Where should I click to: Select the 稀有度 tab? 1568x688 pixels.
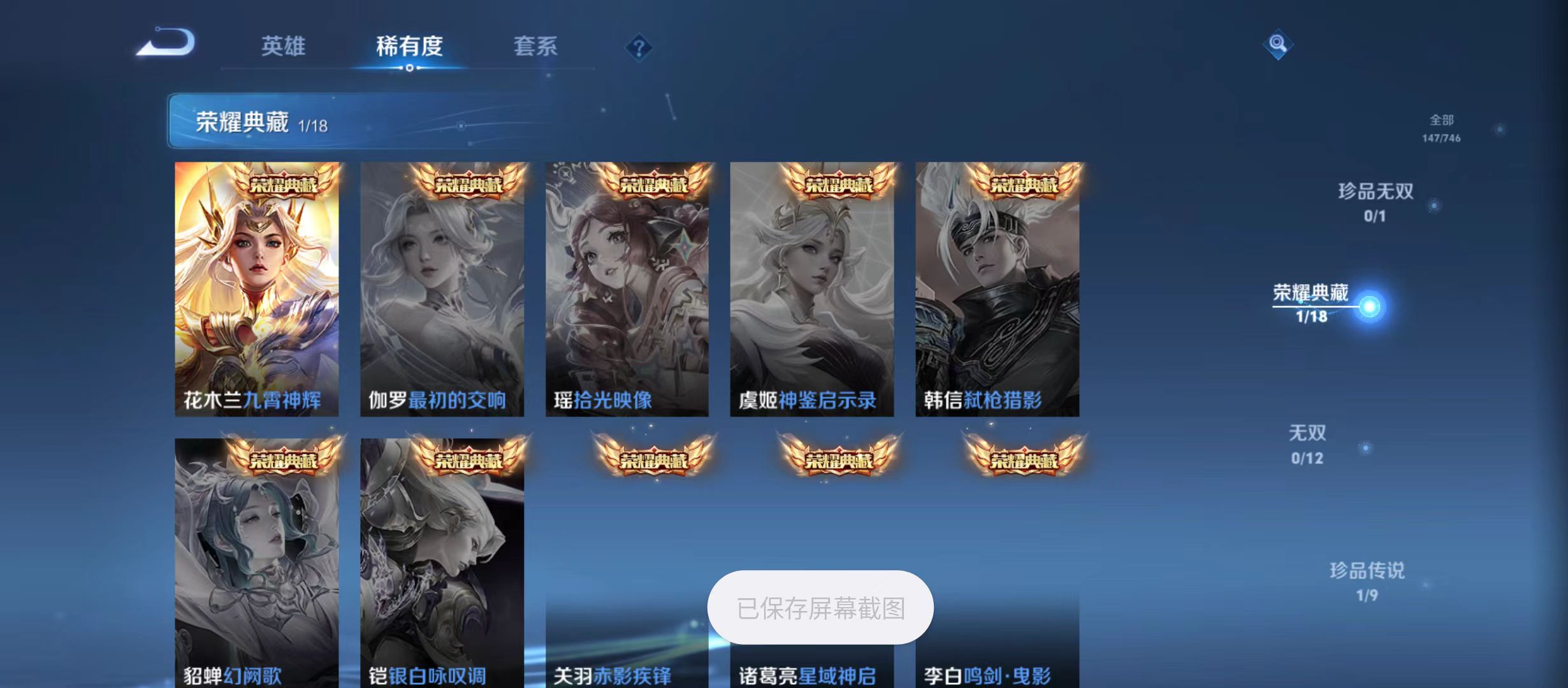[410, 47]
